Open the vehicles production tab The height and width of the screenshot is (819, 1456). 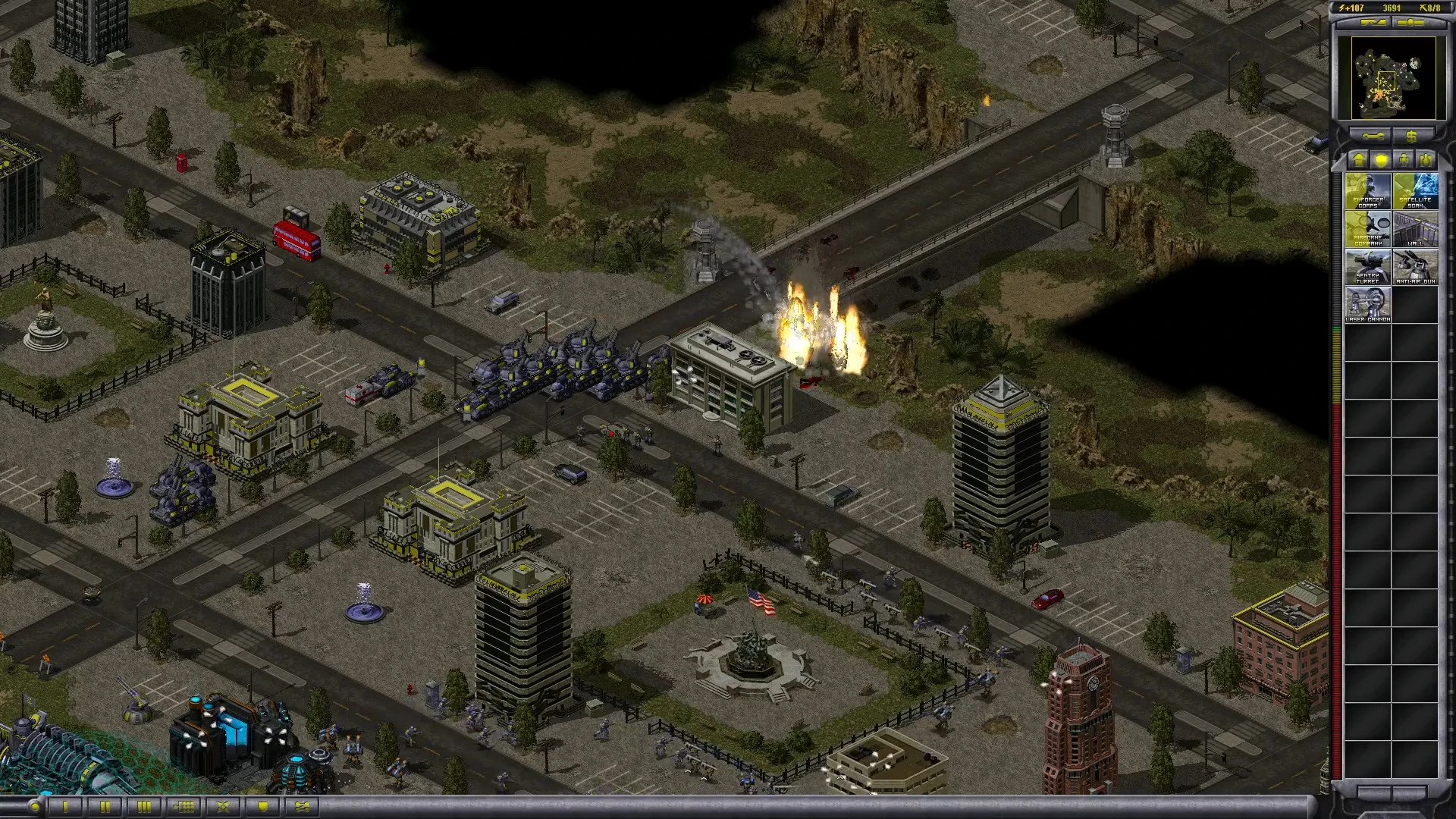click(1426, 160)
